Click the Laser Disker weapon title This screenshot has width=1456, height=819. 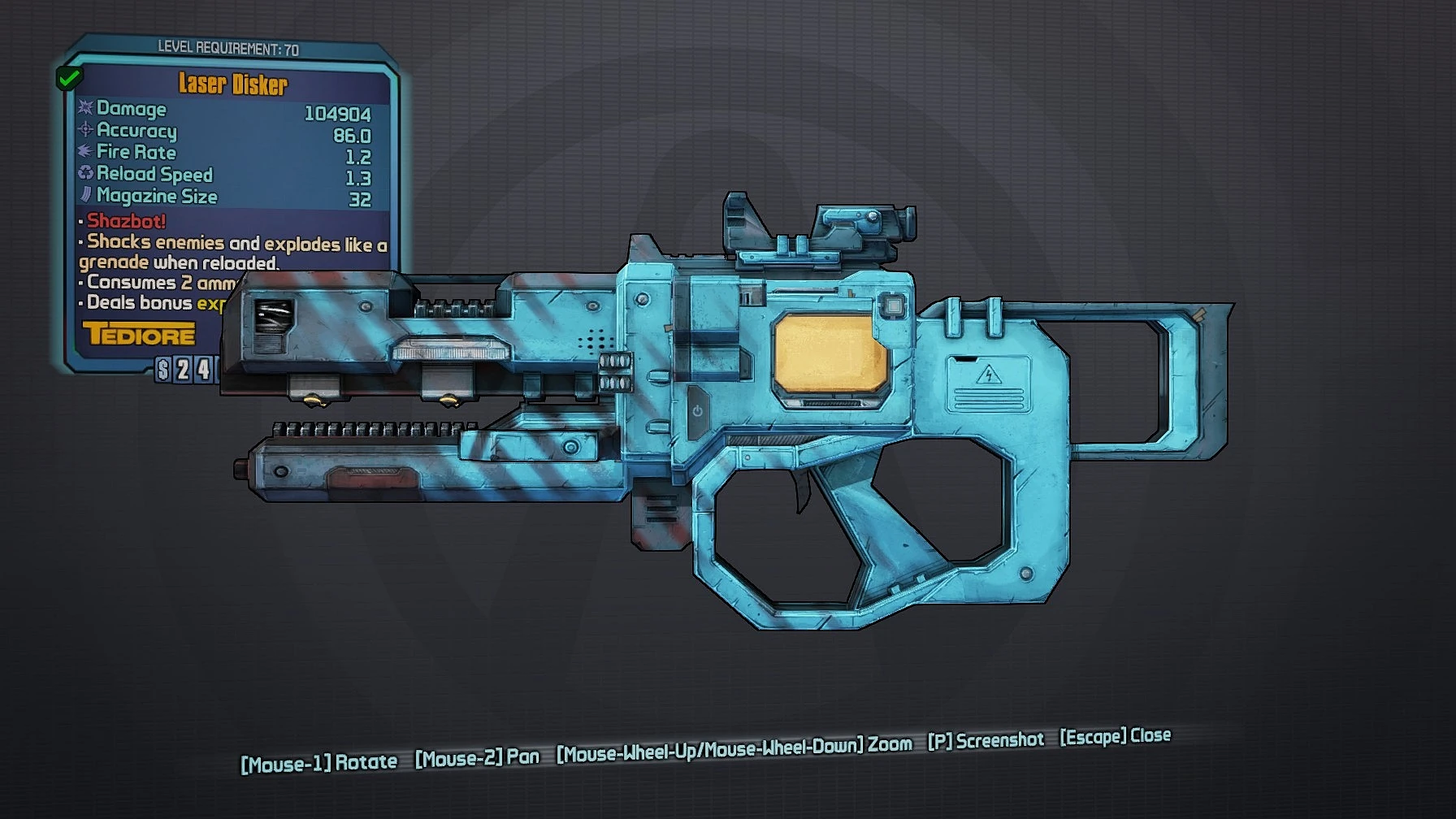[x=232, y=82]
